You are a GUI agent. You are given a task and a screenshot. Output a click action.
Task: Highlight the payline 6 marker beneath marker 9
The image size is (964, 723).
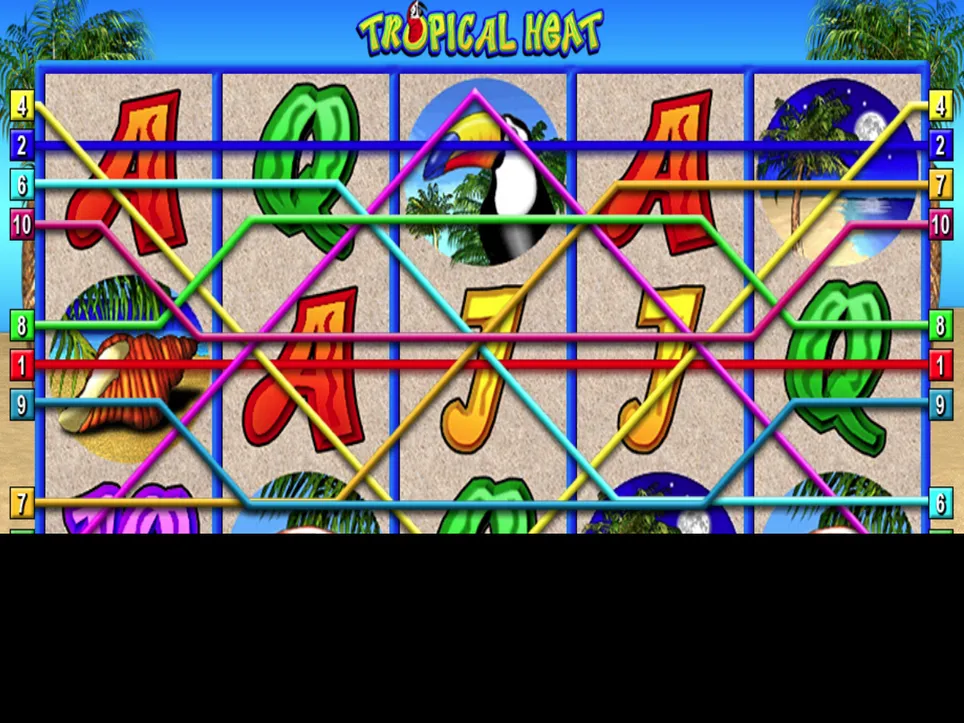940,502
